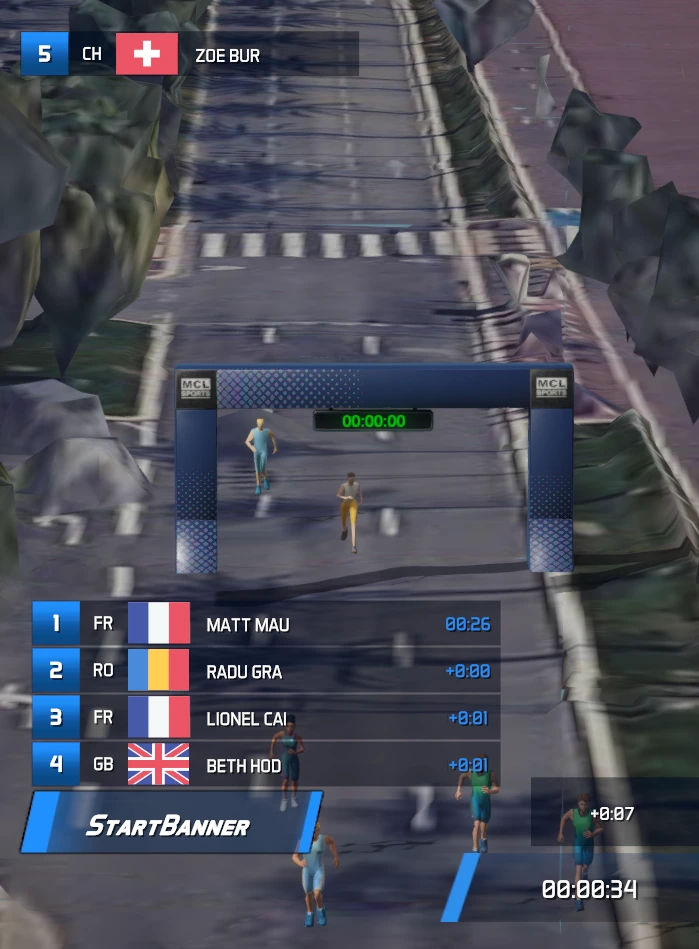Choose Lionel Cai in the standings list
This screenshot has height=949, width=699.
[265, 718]
